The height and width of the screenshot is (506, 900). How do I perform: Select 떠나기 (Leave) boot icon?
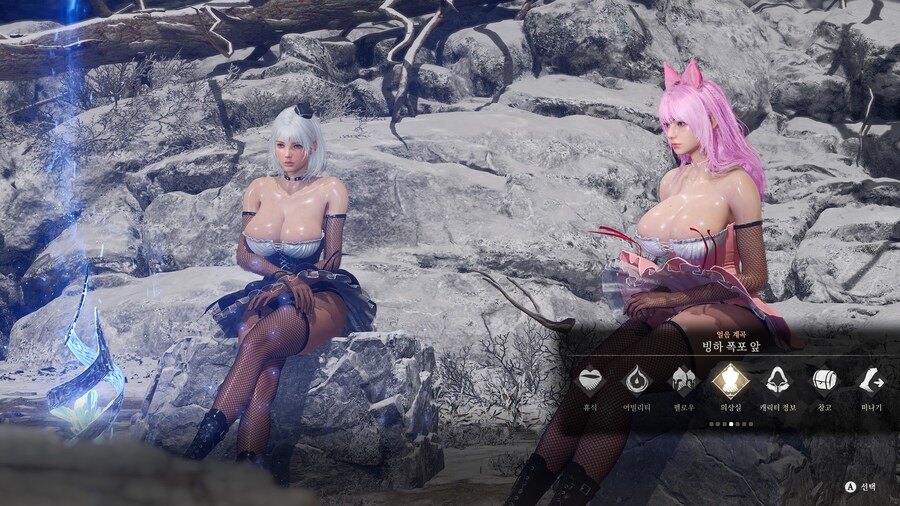870,381
